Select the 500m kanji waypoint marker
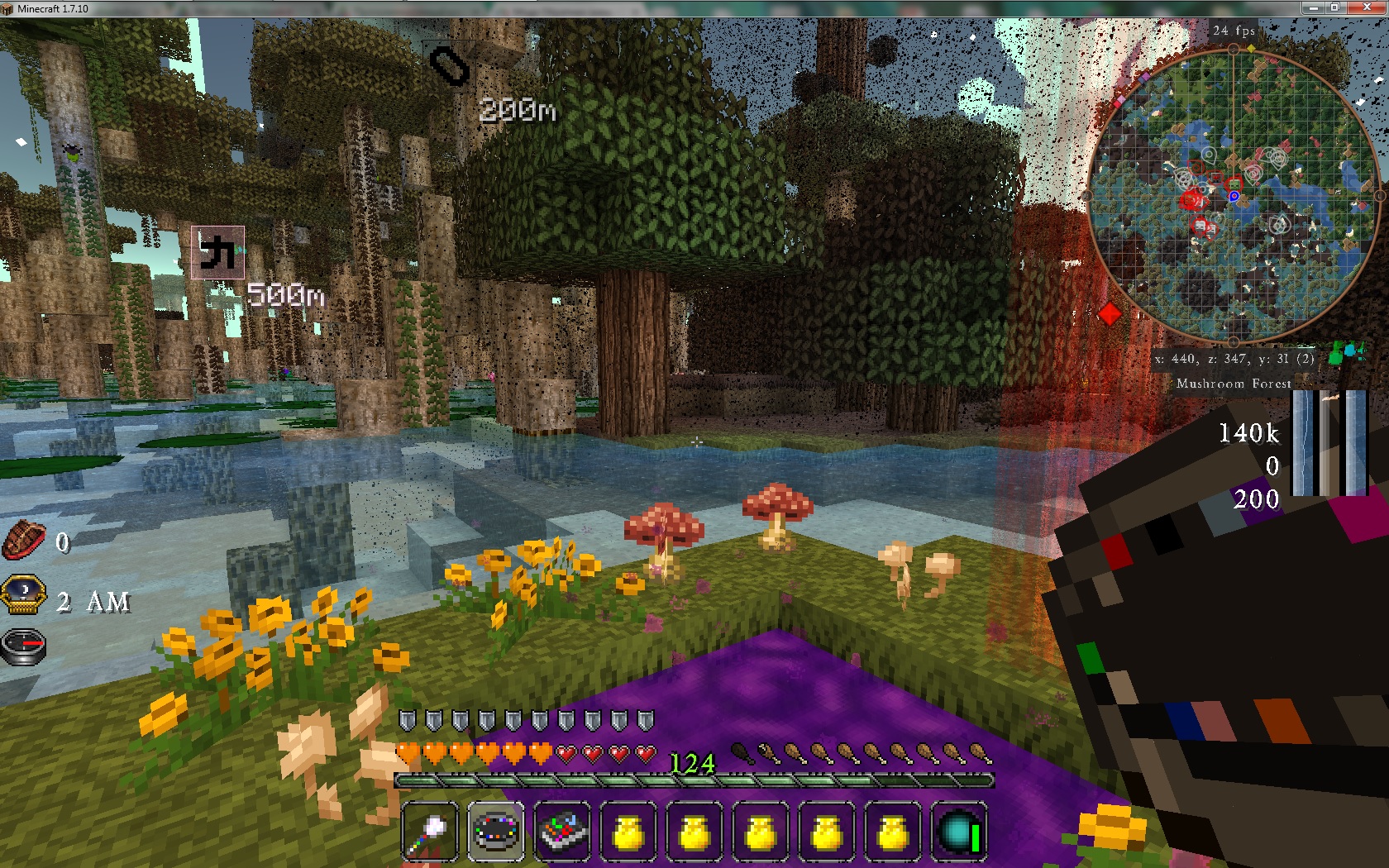This screenshot has width=1389, height=868. click(218, 252)
